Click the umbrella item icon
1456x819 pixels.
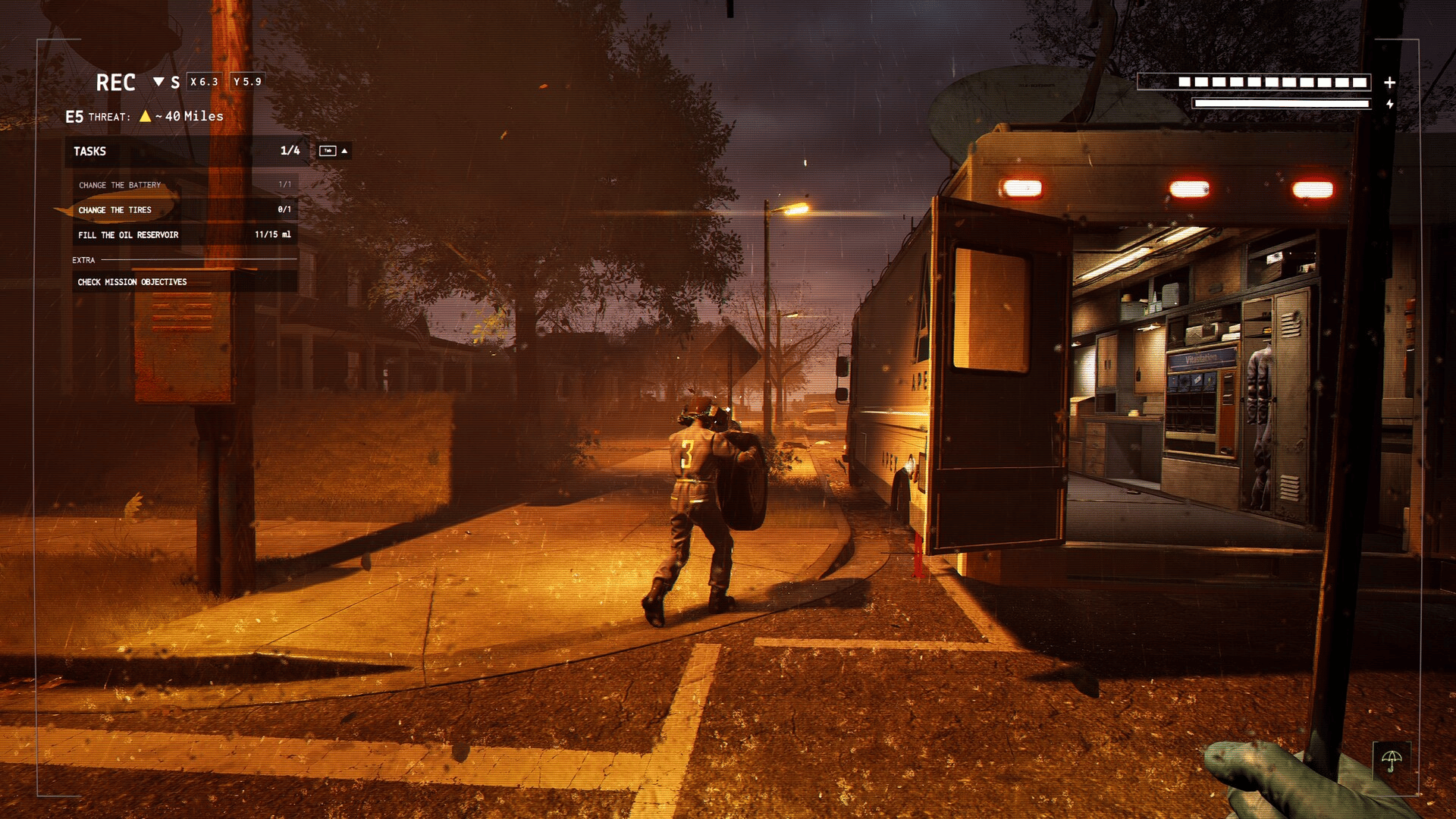pos(1391,760)
